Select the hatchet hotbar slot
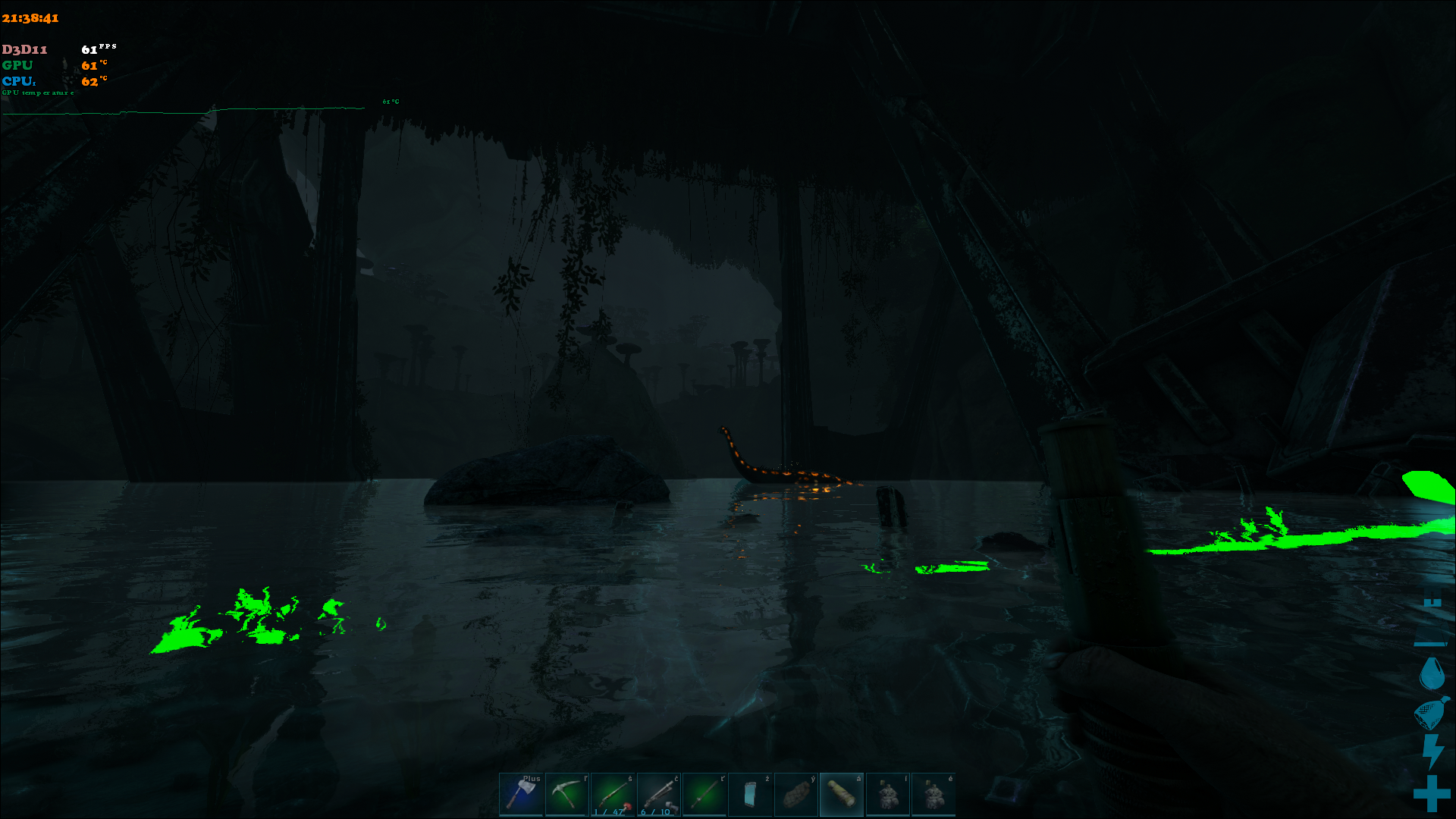Viewport: 1456px width, 819px height. click(x=521, y=794)
